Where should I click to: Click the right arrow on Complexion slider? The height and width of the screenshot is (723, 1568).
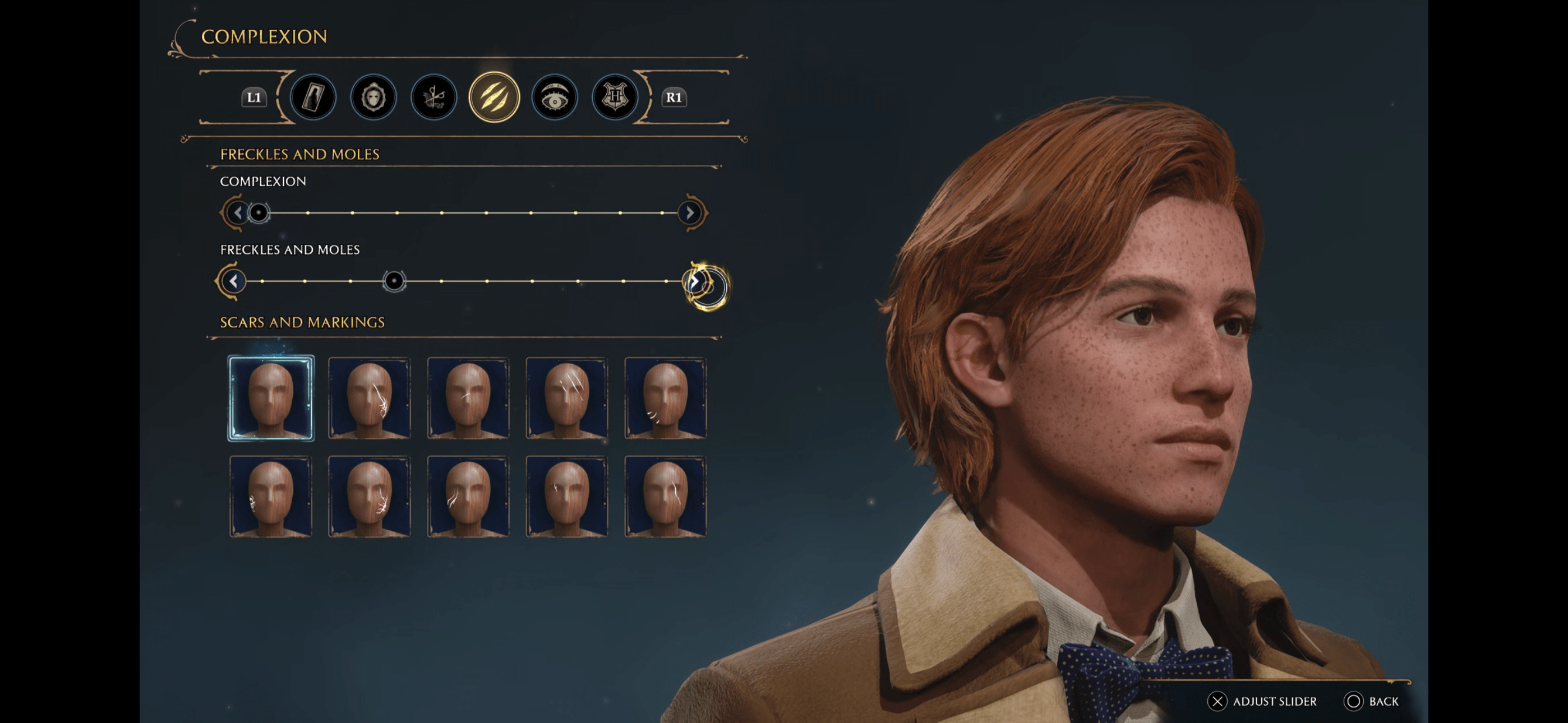pos(690,213)
